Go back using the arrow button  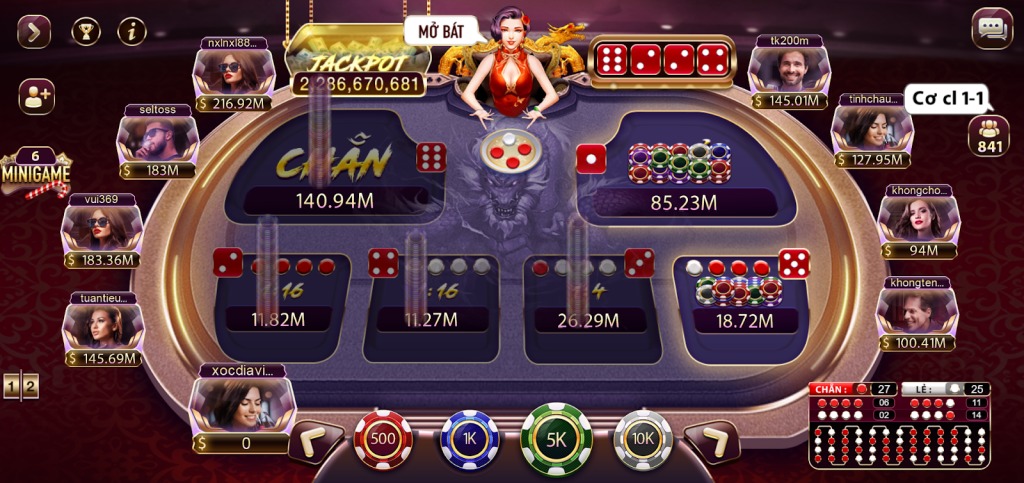coord(34,31)
